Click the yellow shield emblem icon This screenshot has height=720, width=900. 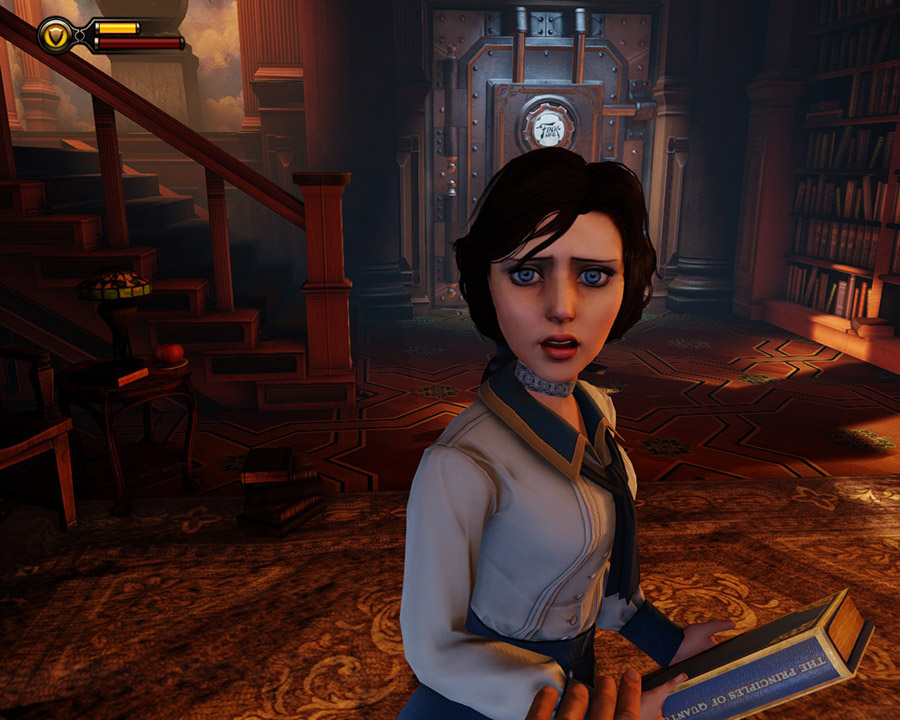tap(55, 35)
